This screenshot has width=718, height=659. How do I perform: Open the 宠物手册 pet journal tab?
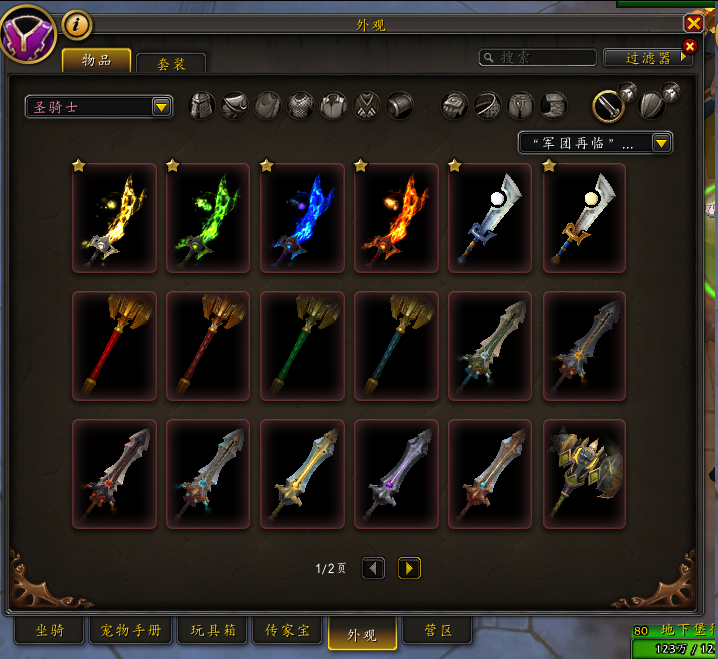(131, 631)
